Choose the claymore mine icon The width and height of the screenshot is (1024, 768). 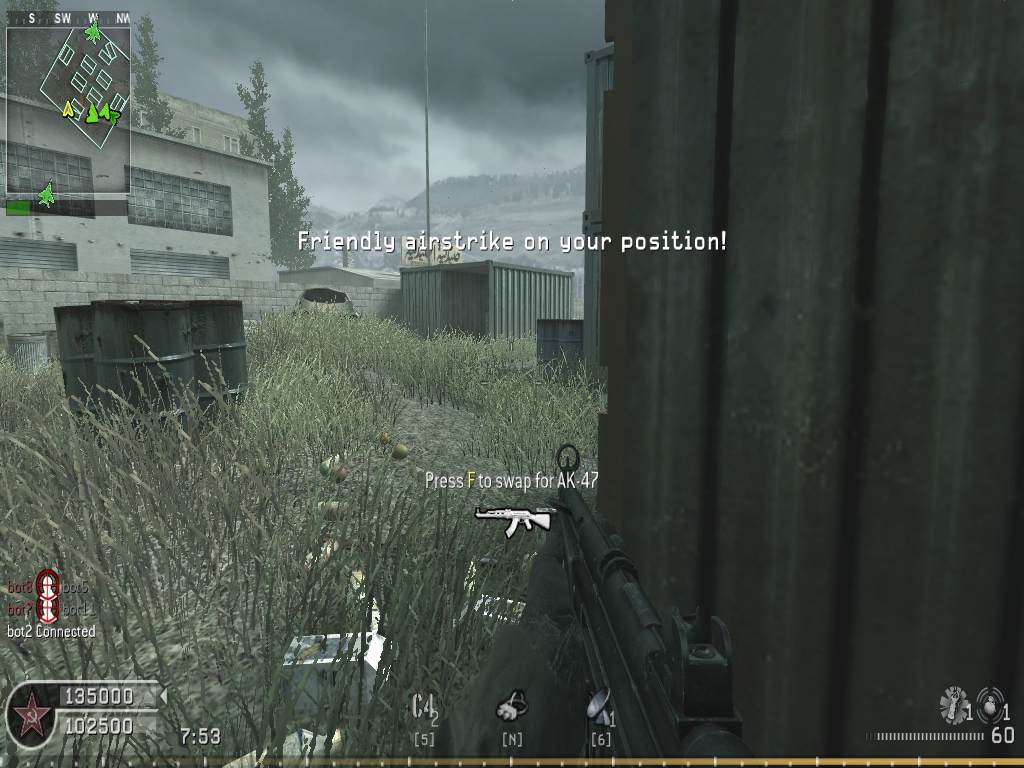coord(598,707)
